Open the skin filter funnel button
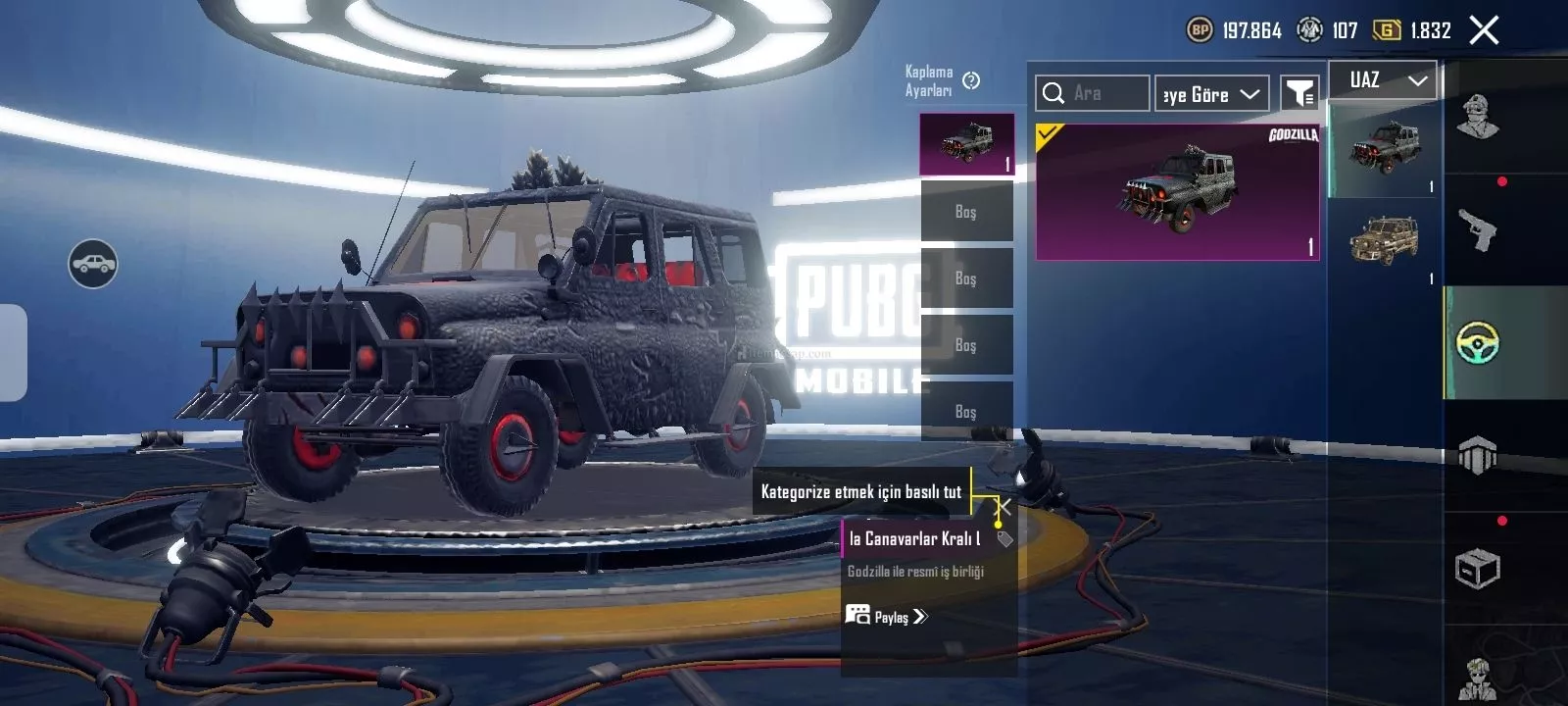Image resolution: width=1568 pixels, height=706 pixels. tap(1299, 93)
